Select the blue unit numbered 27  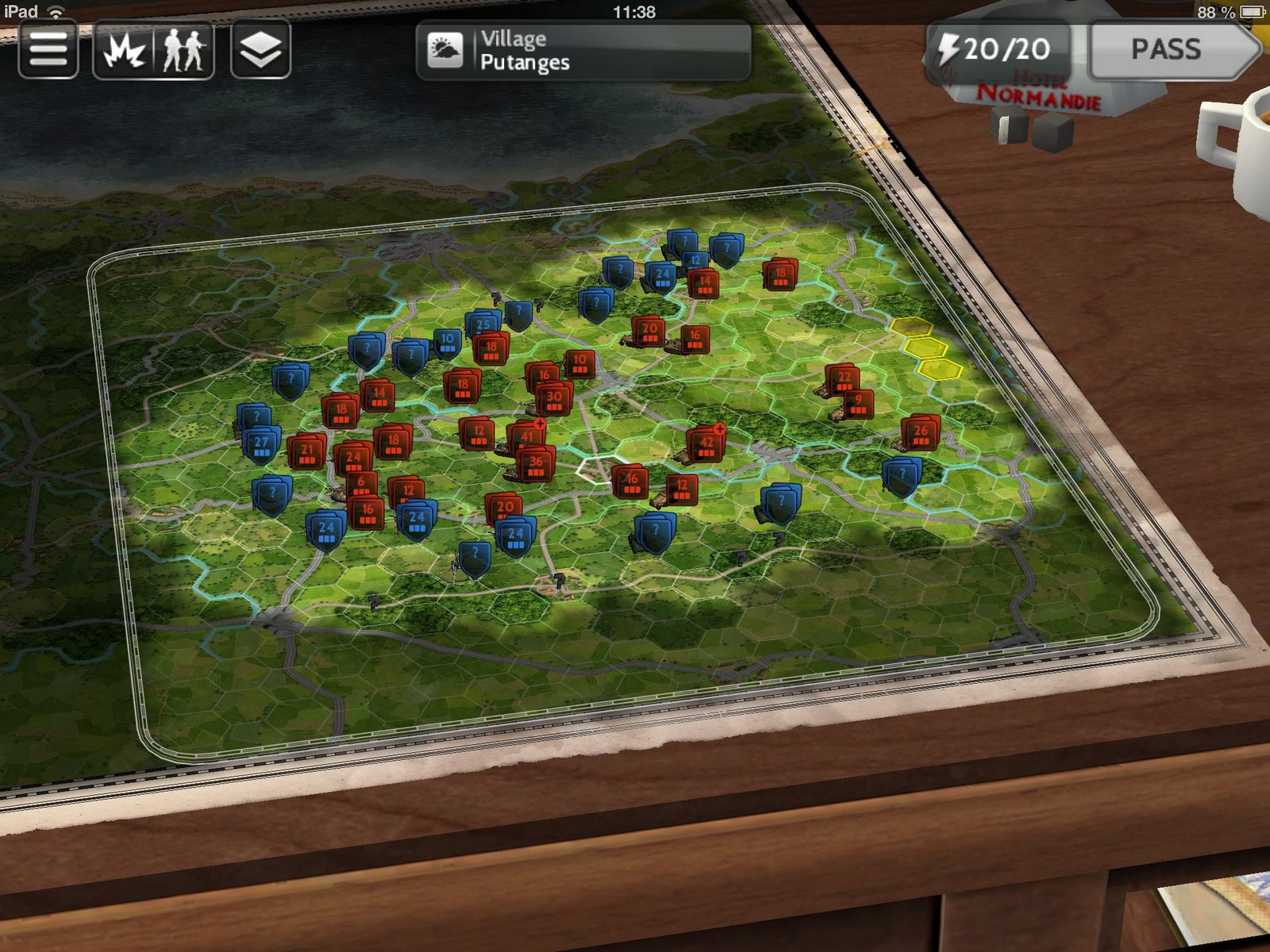tap(262, 445)
